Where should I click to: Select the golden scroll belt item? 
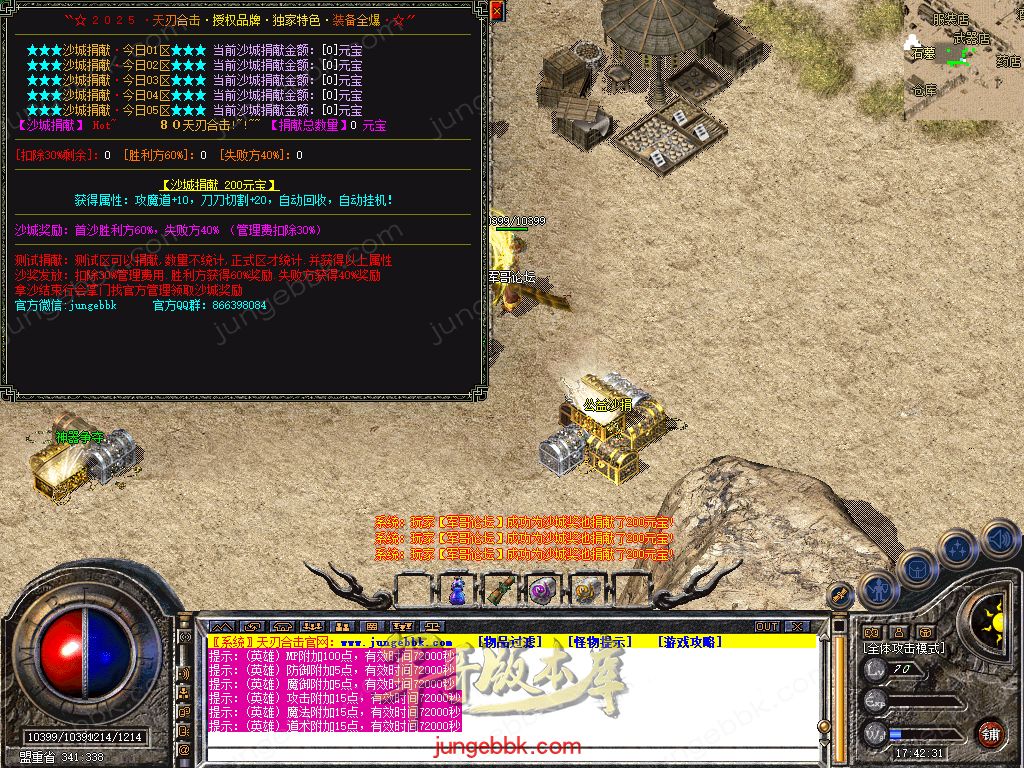(x=585, y=590)
